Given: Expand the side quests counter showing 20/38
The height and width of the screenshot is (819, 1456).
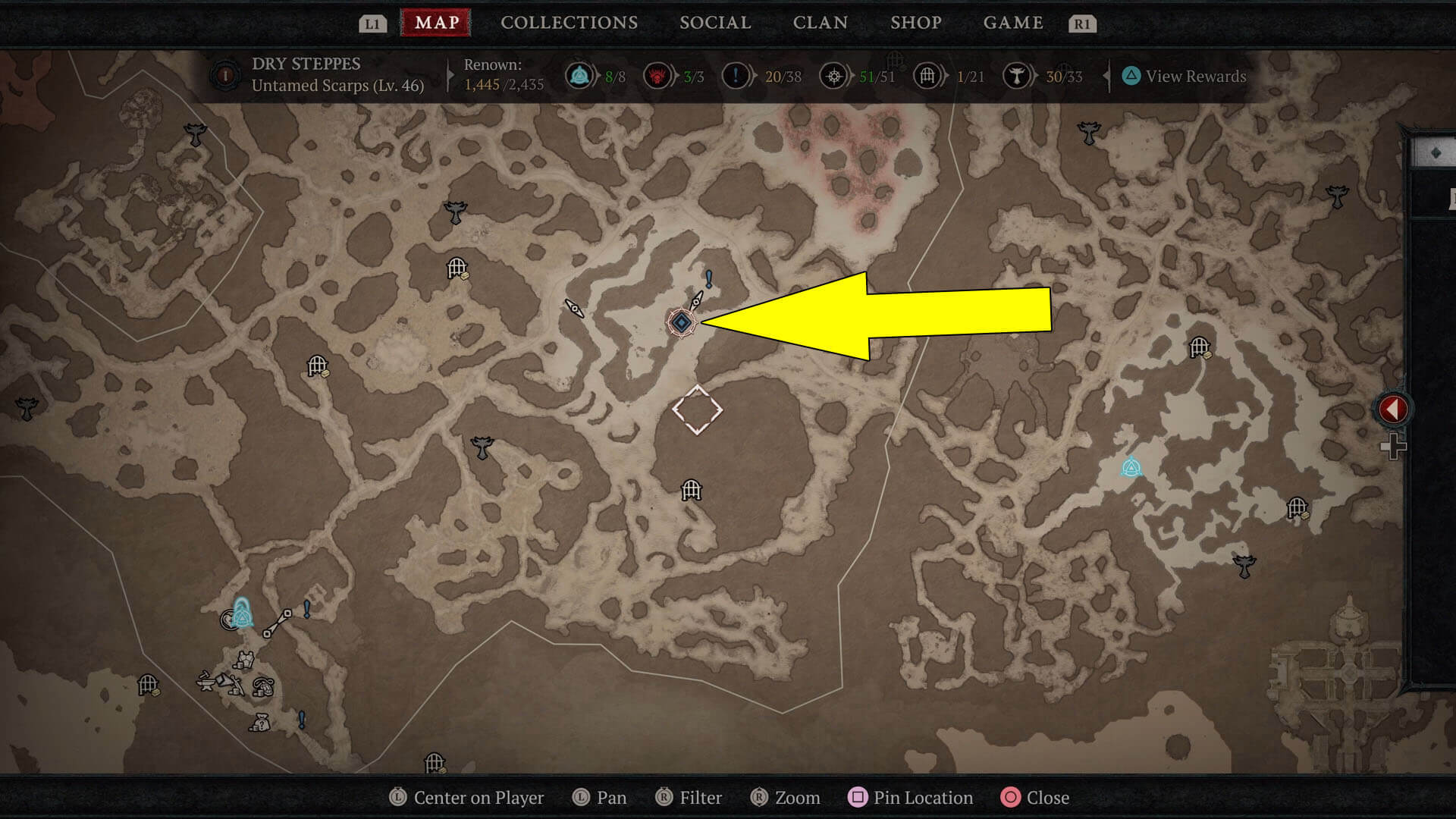Looking at the screenshot, I should coord(734,77).
